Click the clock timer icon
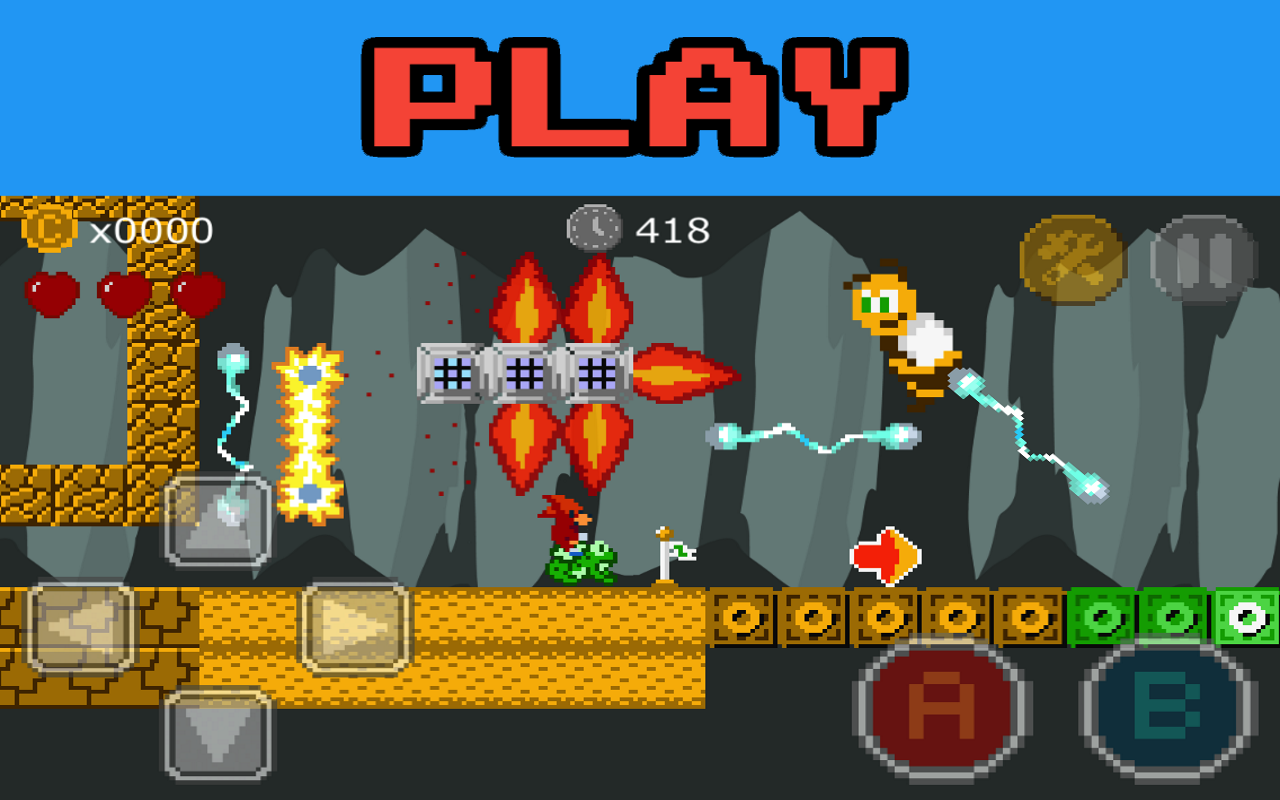The height and width of the screenshot is (800, 1280). pyautogui.click(x=594, y=226)
